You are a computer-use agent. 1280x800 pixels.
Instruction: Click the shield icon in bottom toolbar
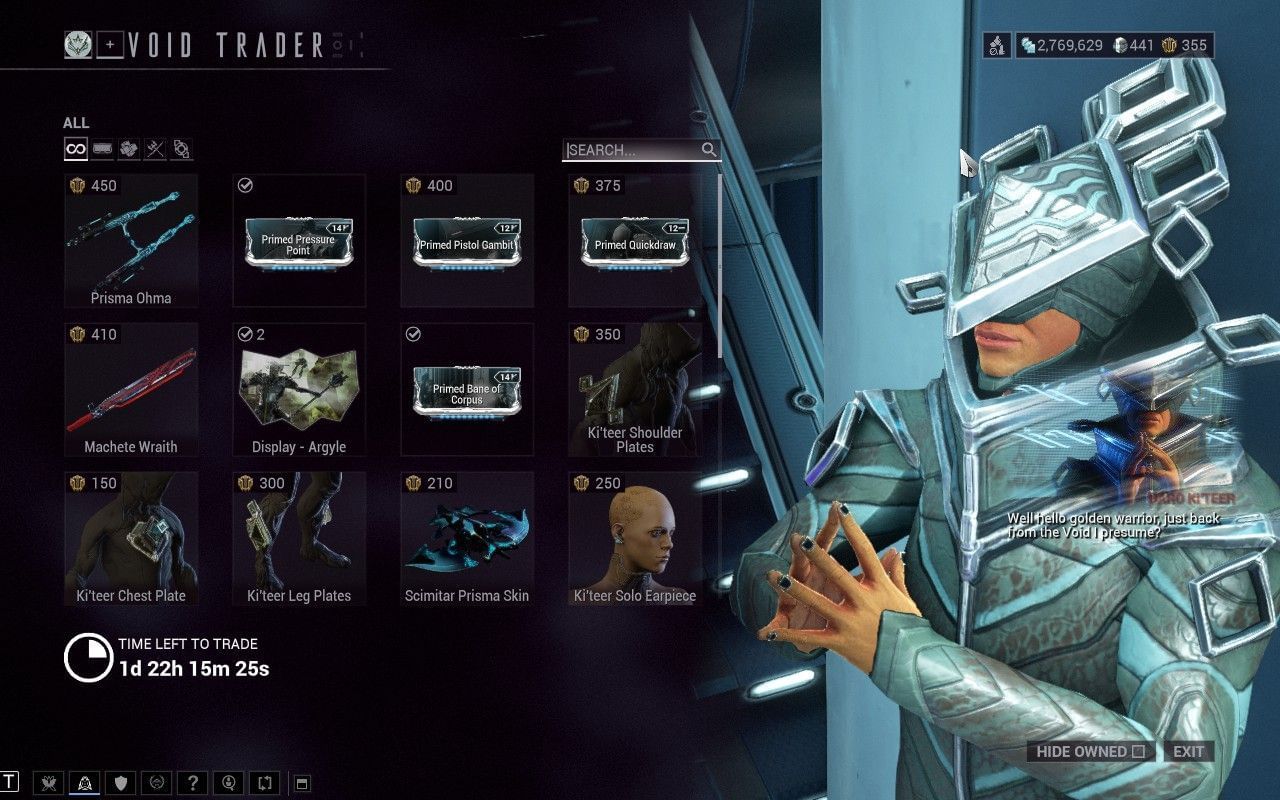point(121,783)
